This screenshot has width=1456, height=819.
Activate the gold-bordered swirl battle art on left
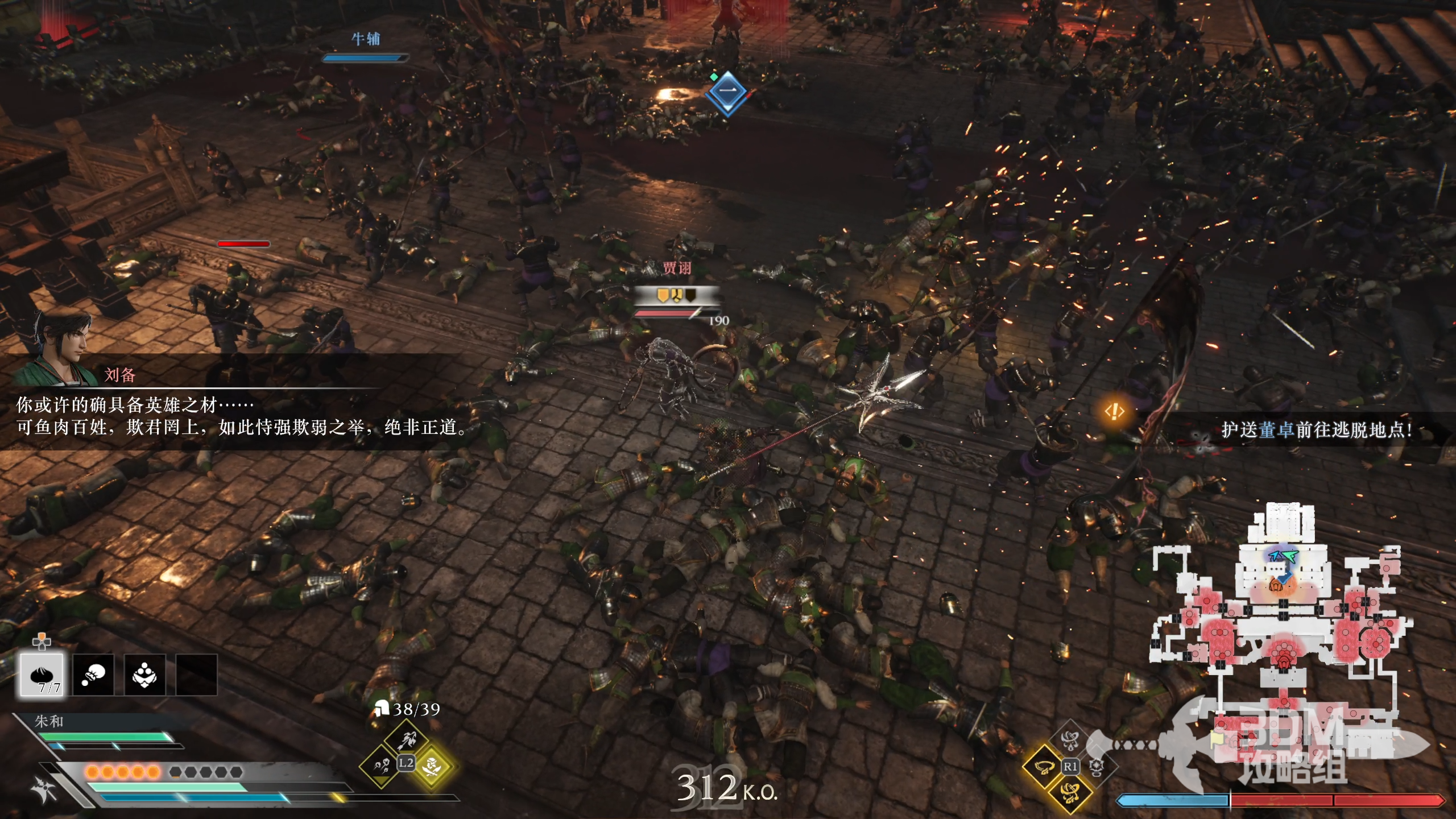(x=1044, y=767)
